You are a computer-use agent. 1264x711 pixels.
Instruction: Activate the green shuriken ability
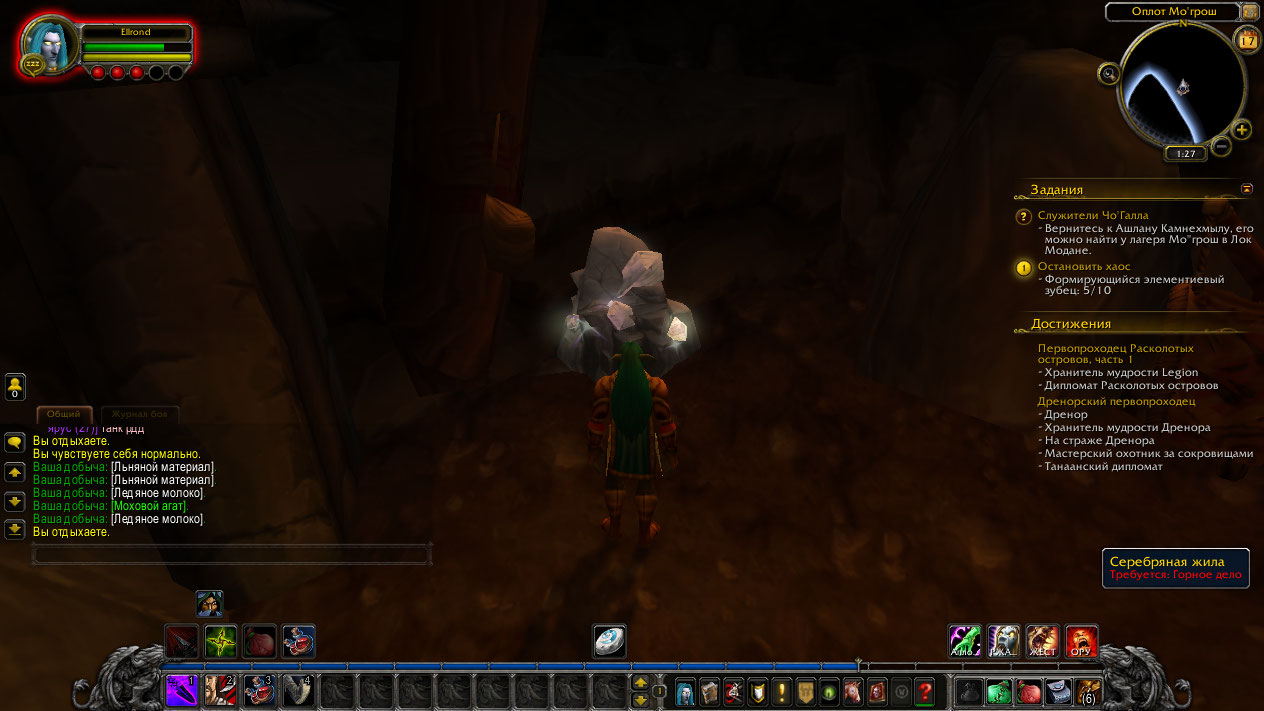(x=220, y=641)
